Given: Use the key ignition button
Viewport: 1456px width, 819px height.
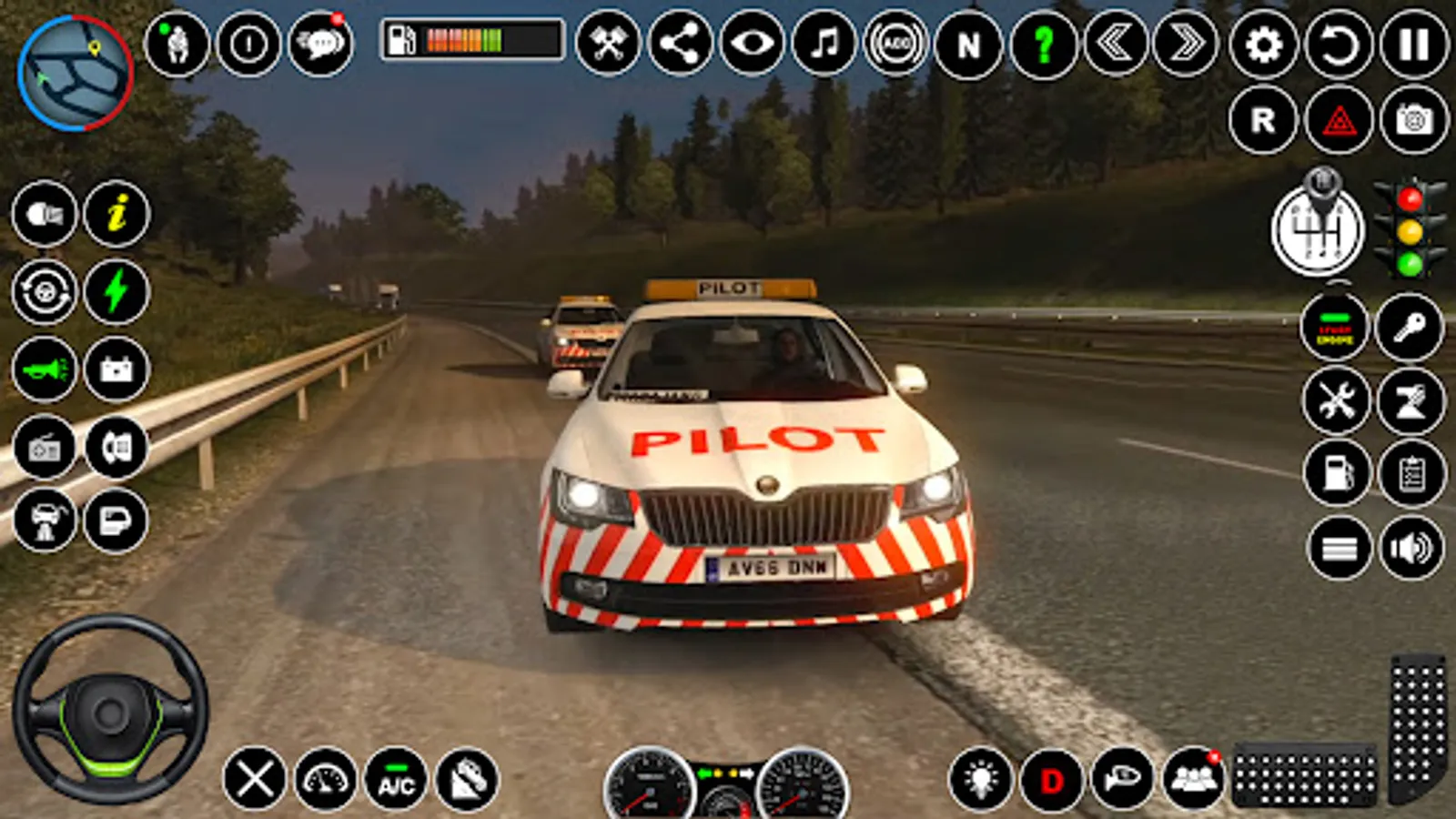Looking at the screenshot, I should 1410,327.
